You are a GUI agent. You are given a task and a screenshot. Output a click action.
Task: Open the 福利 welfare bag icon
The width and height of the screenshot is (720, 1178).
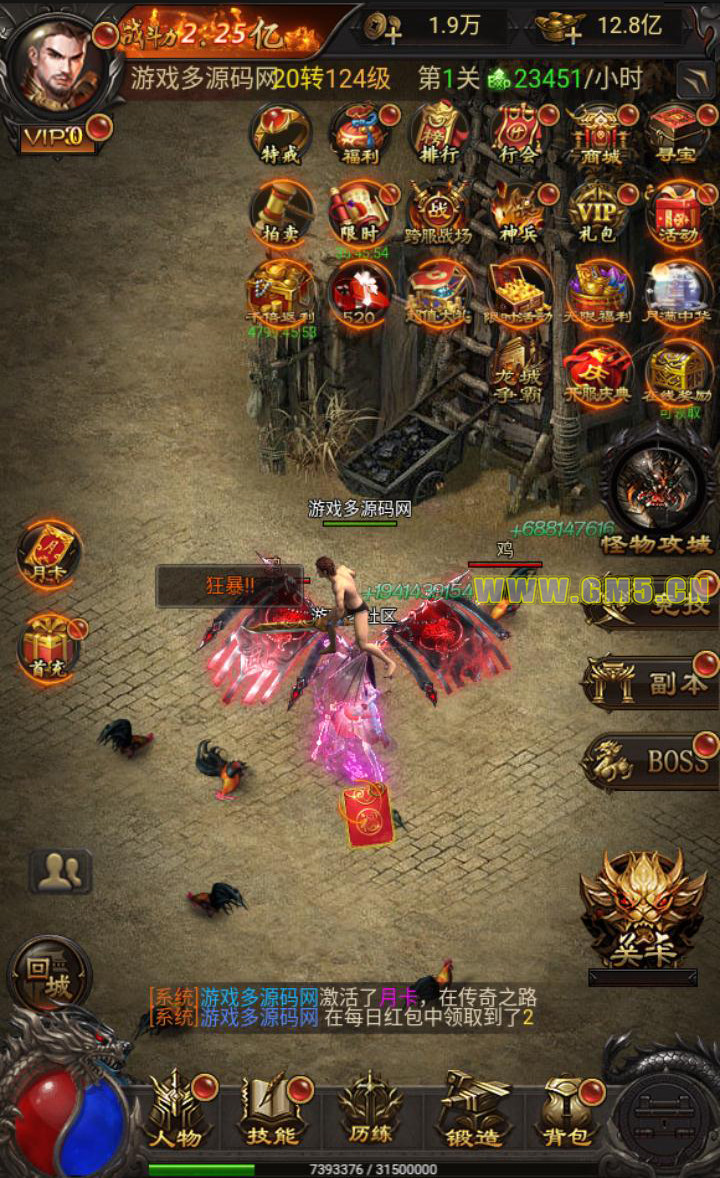pyautogui.click(x=361, y=133)
